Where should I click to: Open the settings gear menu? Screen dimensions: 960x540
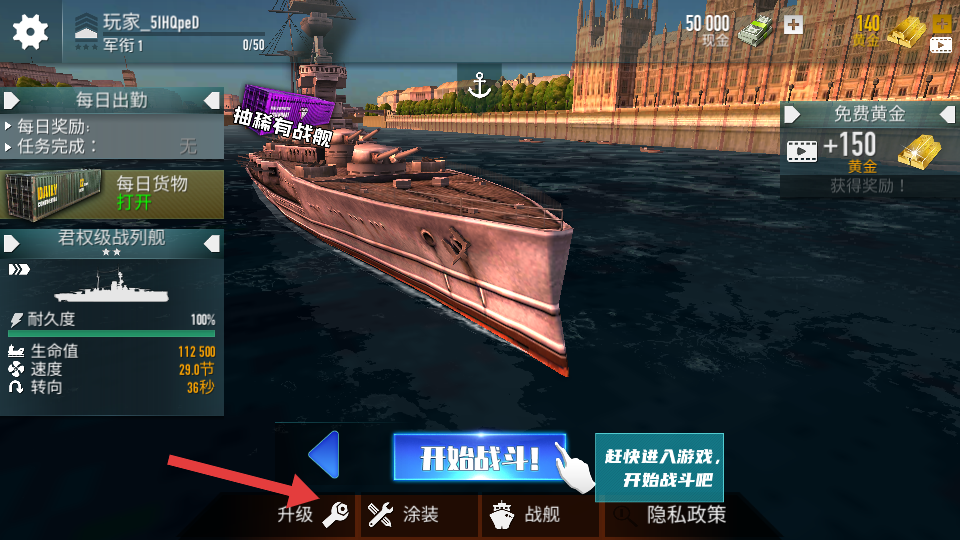(30, 31)
